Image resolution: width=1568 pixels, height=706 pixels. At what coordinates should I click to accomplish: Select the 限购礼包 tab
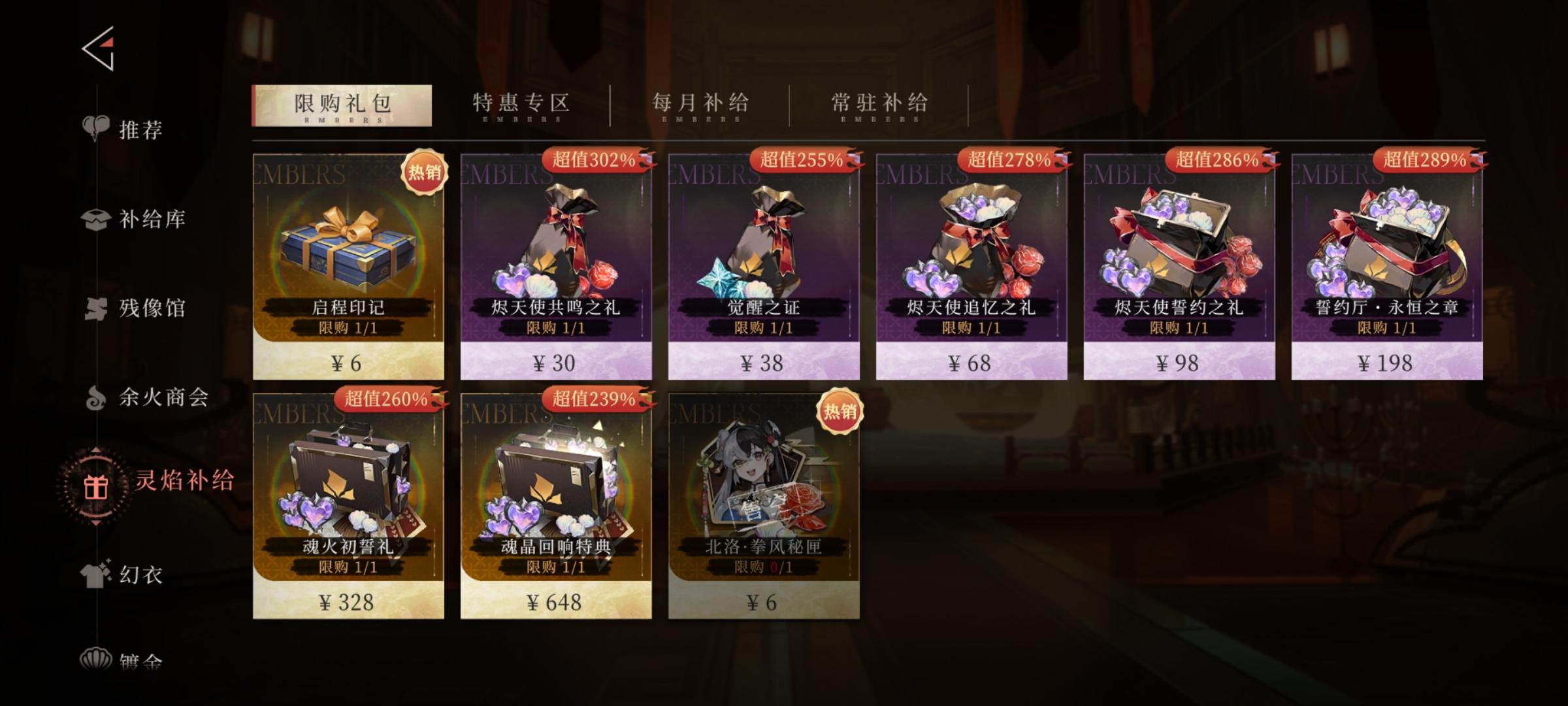(342, 103)
